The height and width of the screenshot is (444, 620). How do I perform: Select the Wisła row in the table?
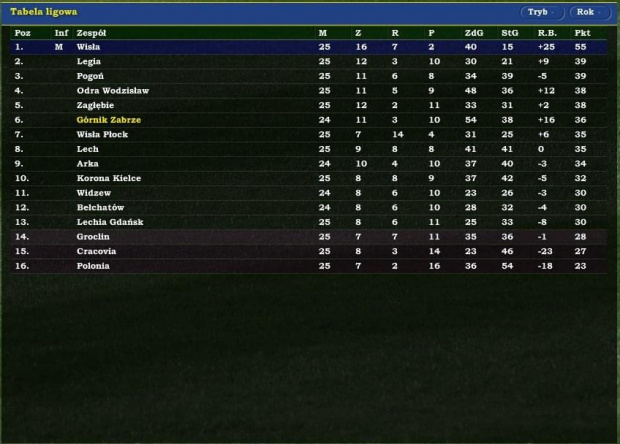(89, 47)
